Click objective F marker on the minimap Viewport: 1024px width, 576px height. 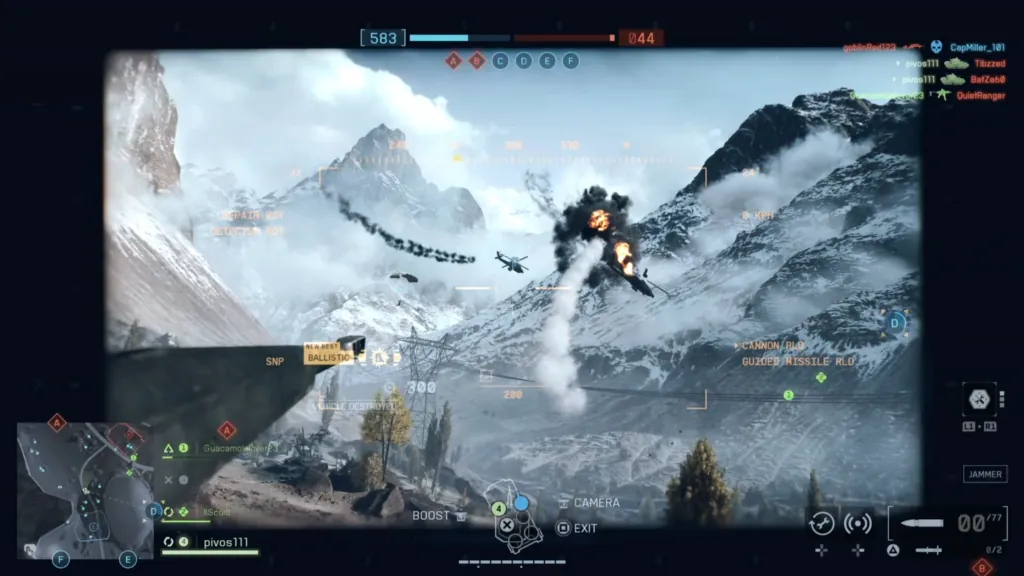[x=61, y=560]
